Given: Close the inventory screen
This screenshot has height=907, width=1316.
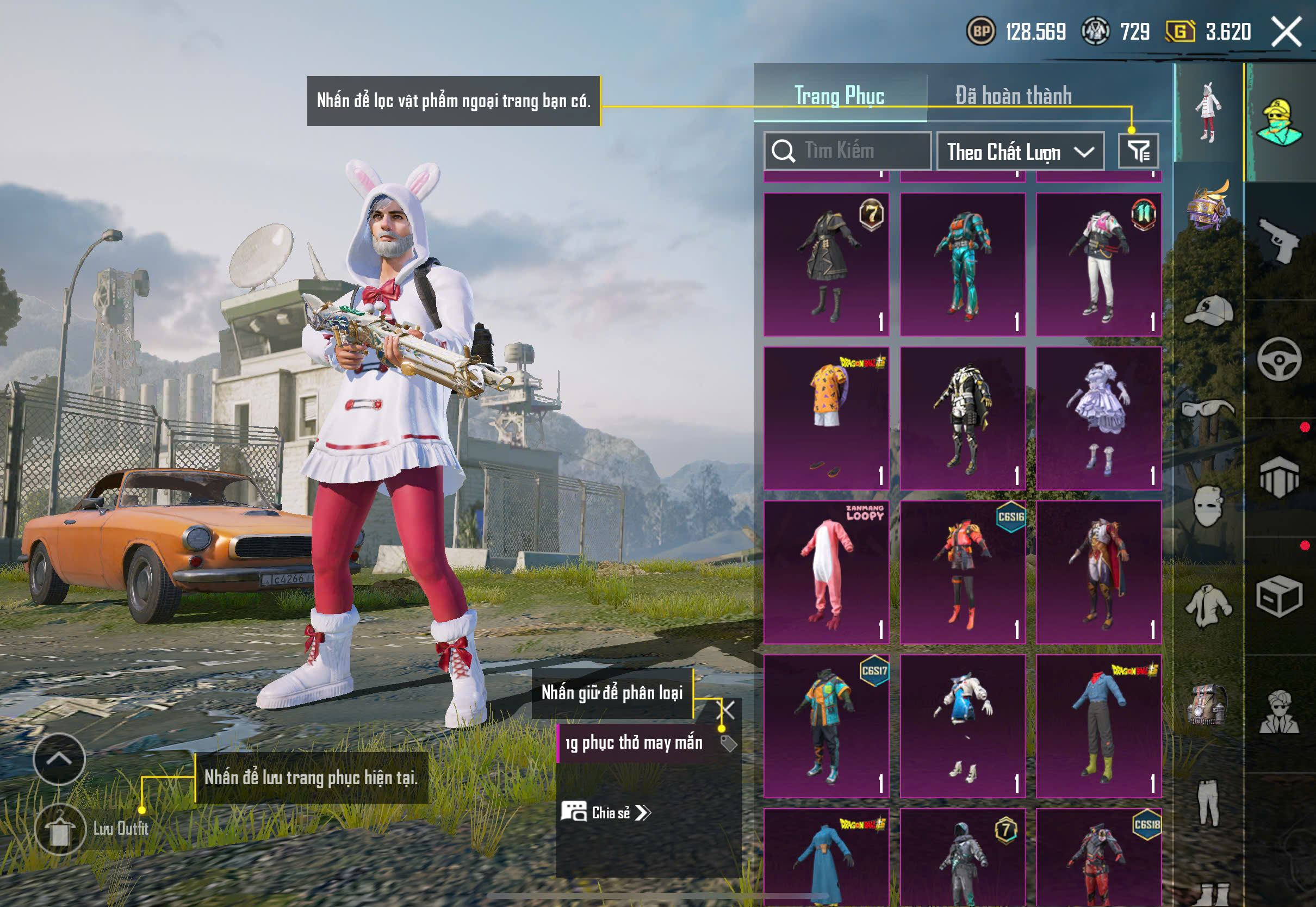Looking at the screenshot, I should coord(1287,31).
